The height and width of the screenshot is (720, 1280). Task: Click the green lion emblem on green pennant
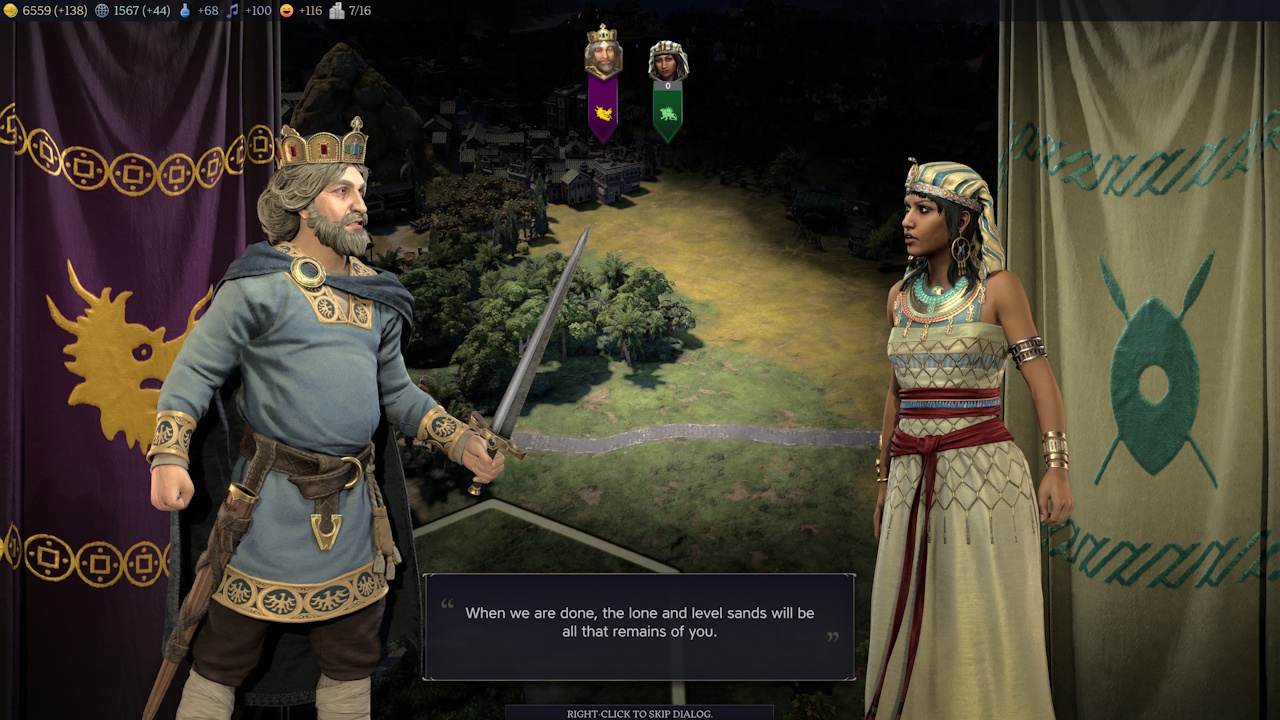pyautogui.click(x=666, y=113)
